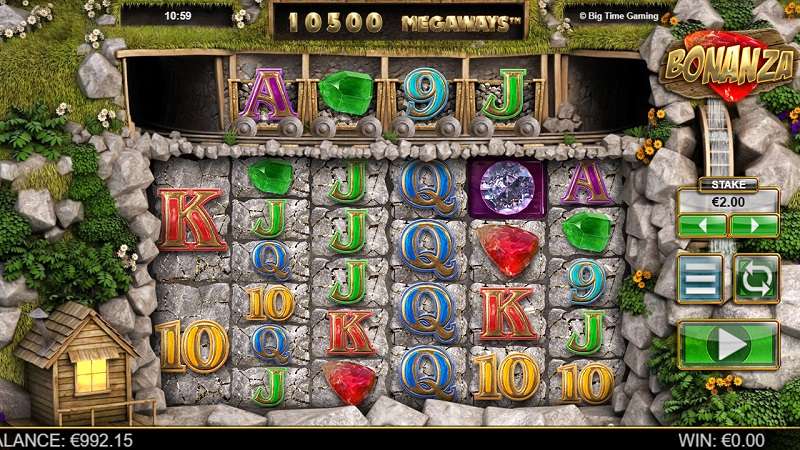This screenshot has width=800, height=450.
Task: Decrease the stake with the left arrow
Action: [702, 226]
